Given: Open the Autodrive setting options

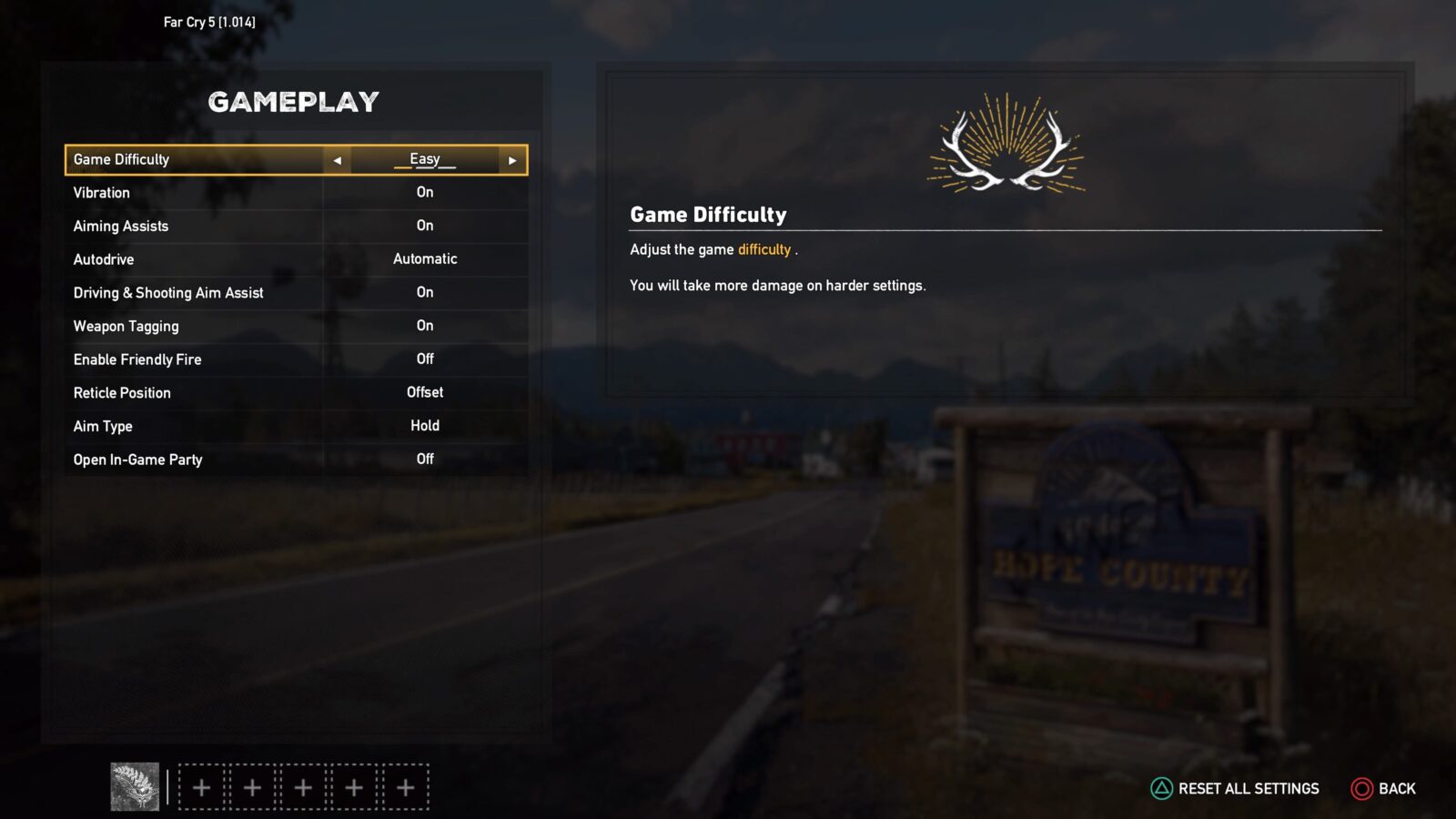Looking at the screenshot, I should [x=424, y=258].
